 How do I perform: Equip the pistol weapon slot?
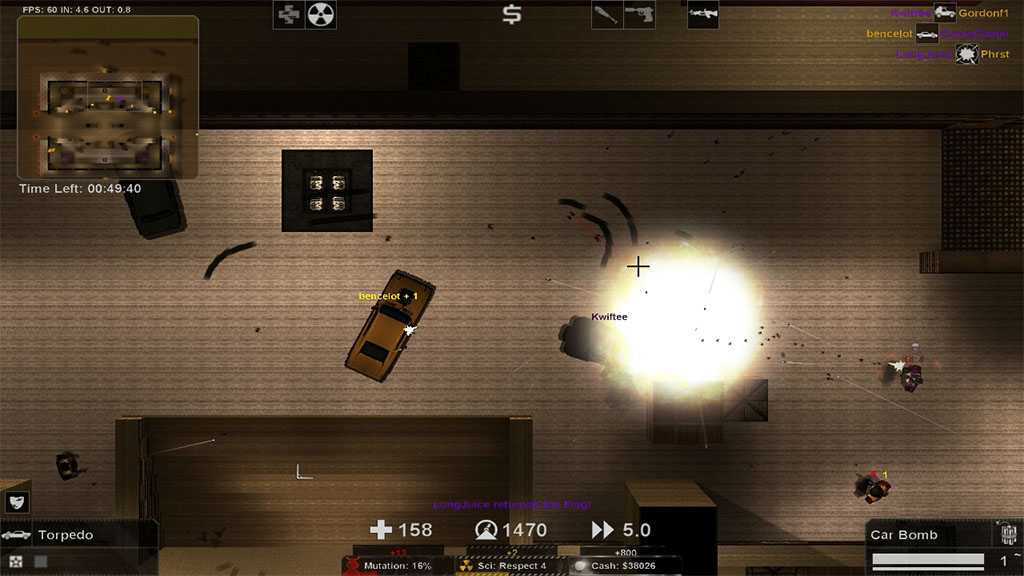[x=640, y=15]
